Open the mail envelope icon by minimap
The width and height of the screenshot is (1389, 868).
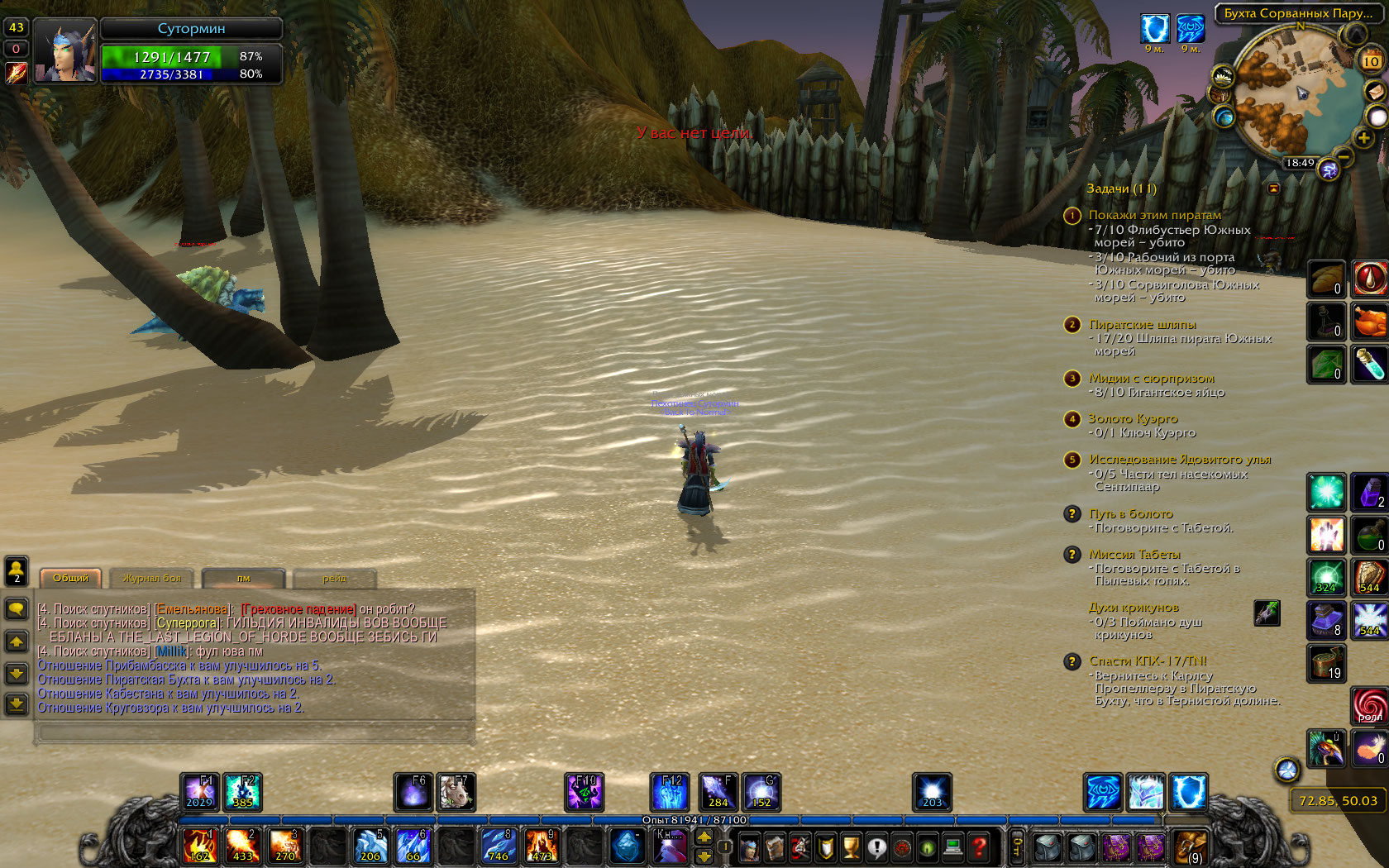1375,90
